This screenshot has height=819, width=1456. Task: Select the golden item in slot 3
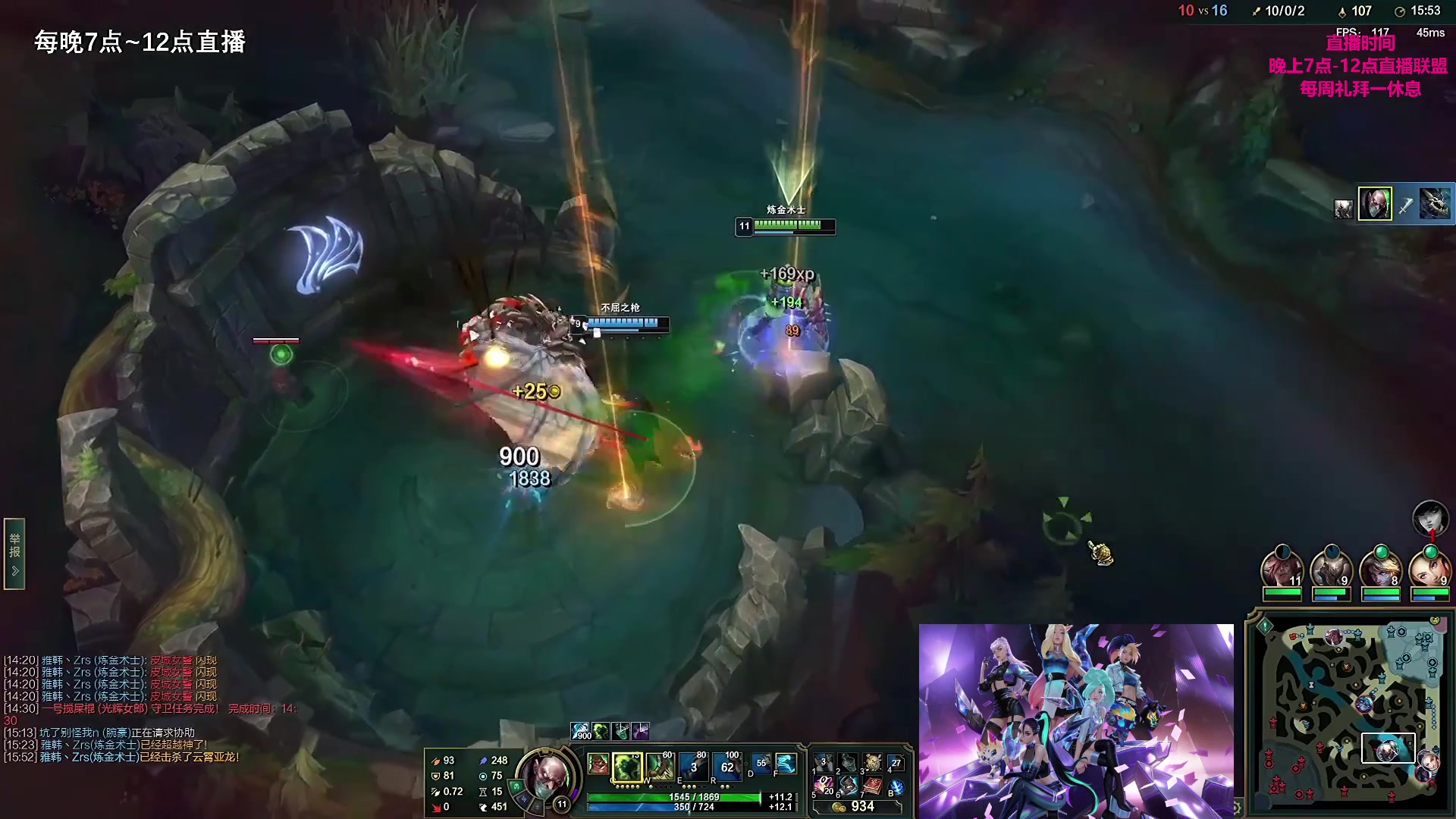pos(872,763)
